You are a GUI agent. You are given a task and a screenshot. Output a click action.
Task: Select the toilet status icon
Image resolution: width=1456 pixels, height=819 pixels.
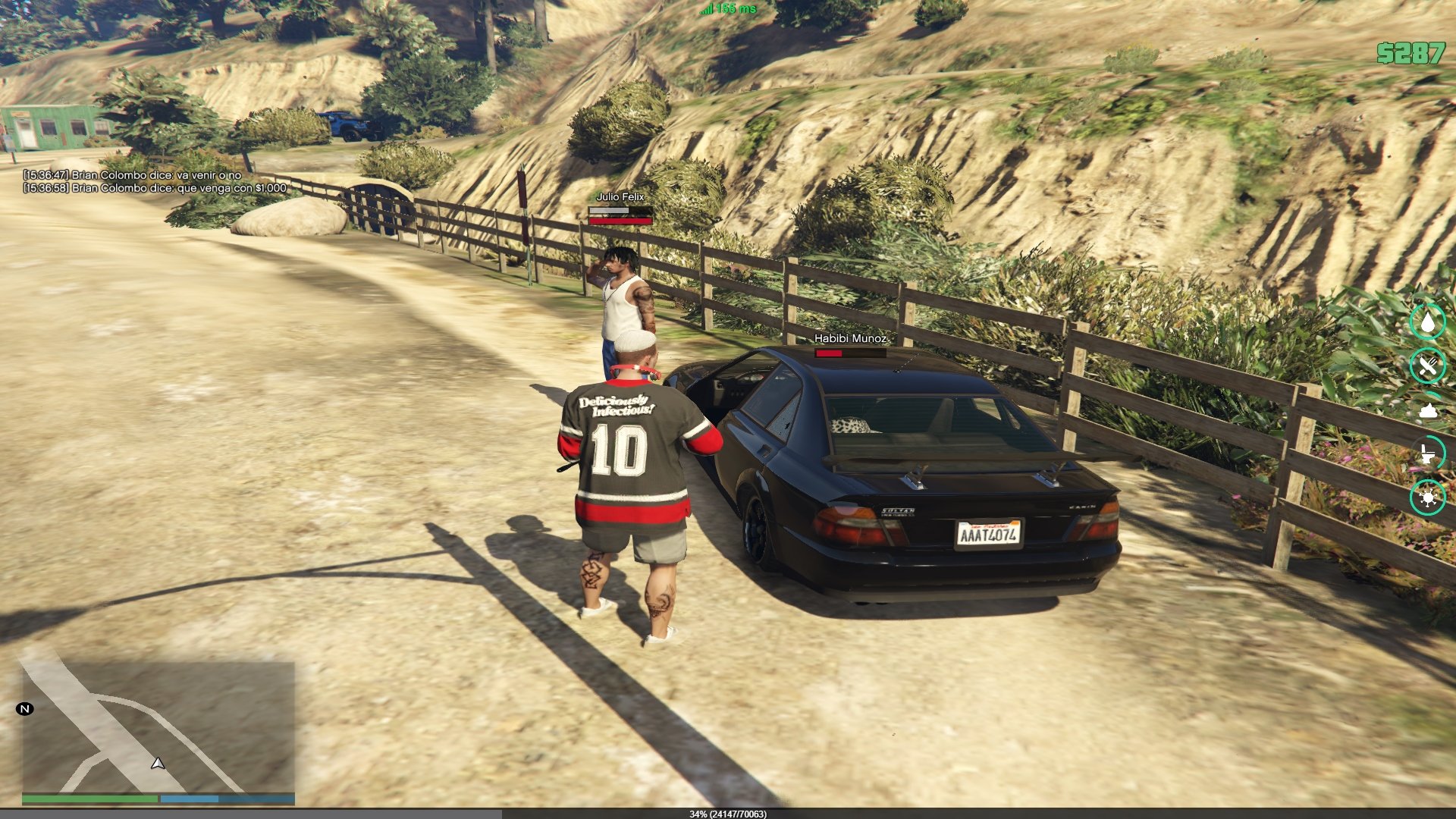point(1427,453)
